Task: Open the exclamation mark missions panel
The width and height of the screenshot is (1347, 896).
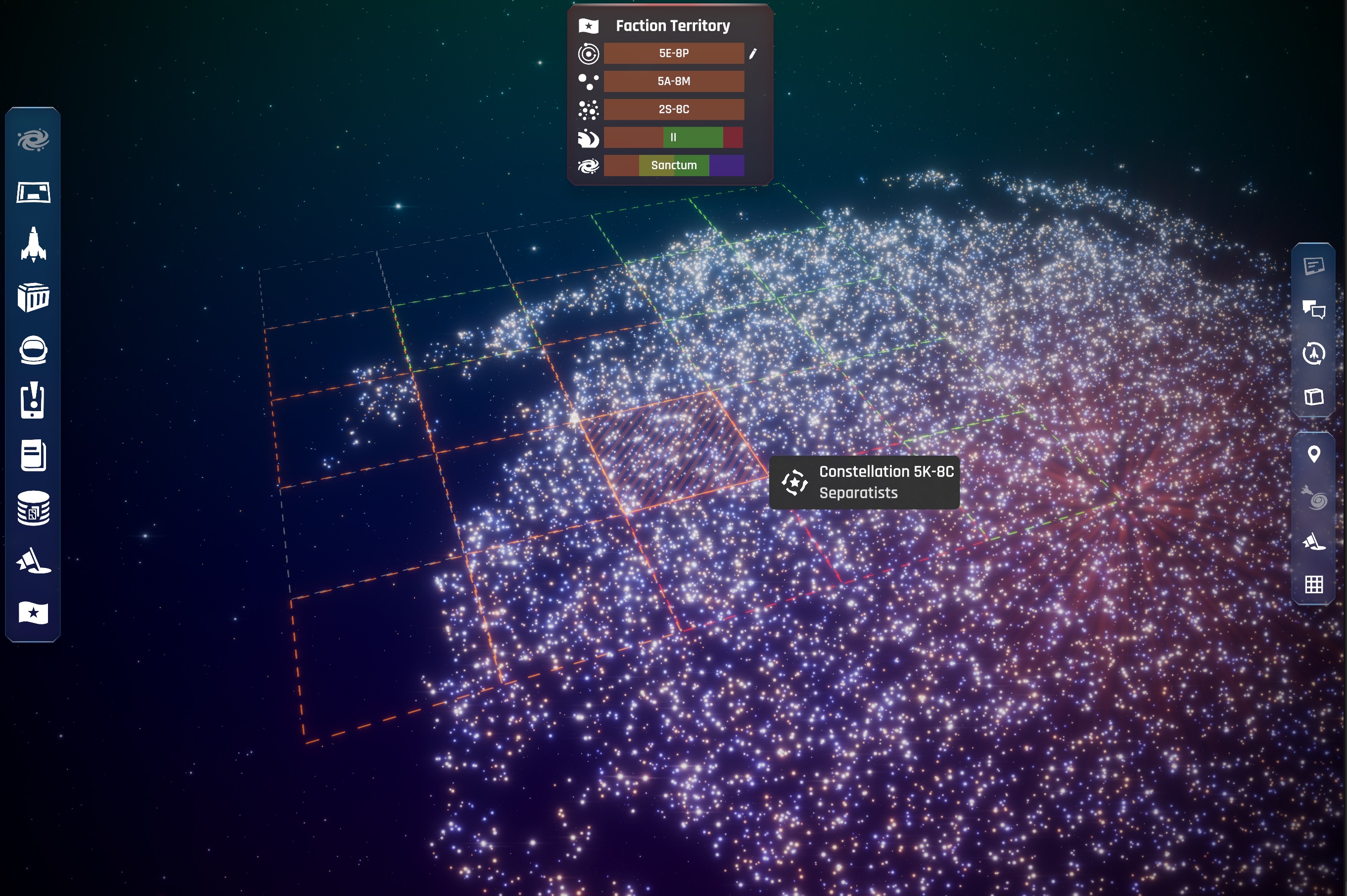Action: tap(33, 401)
